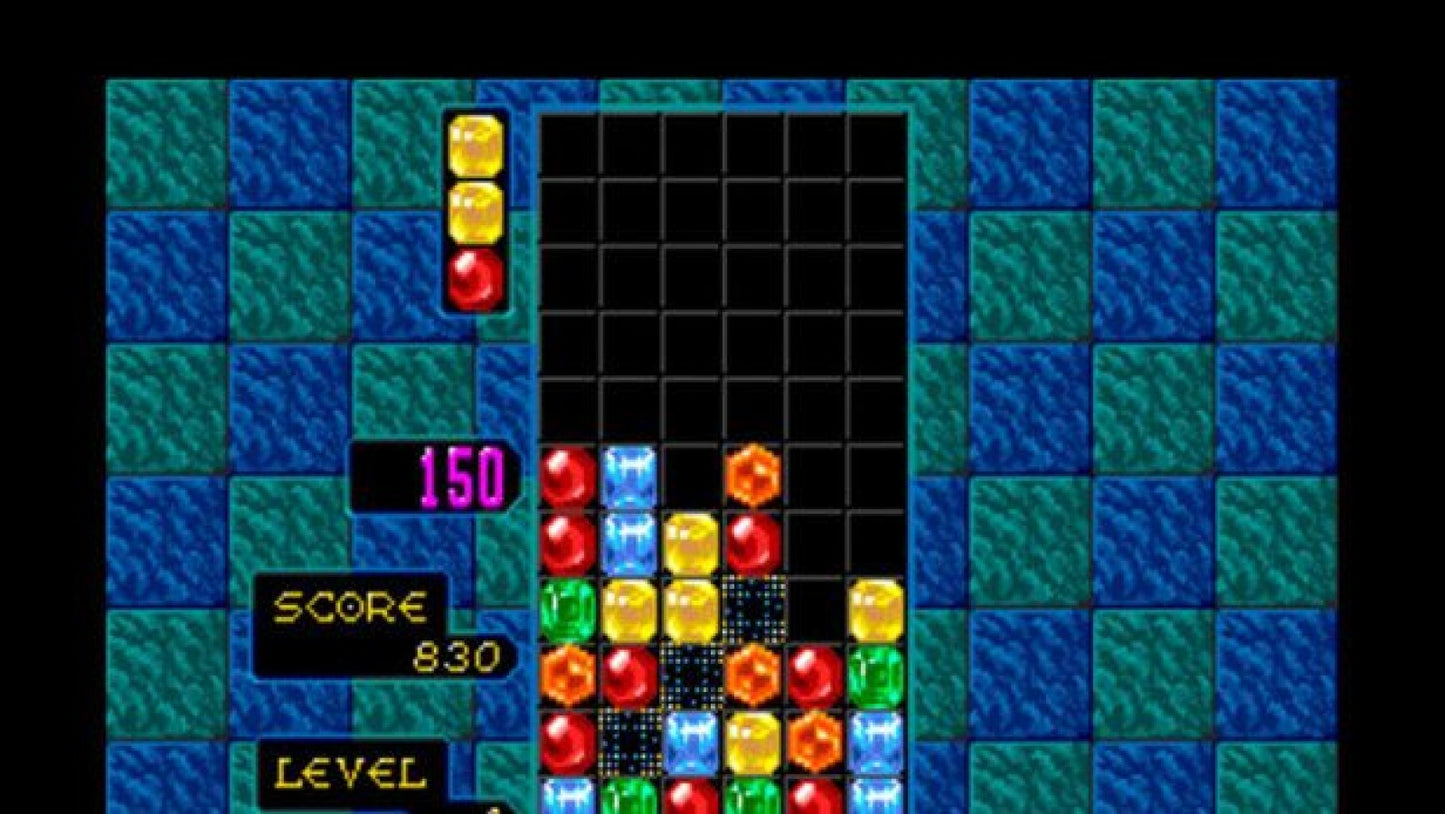Click the middle yellow gem in the preview
This screenshot has width=1445, height=814.
(x=477, y=211)
